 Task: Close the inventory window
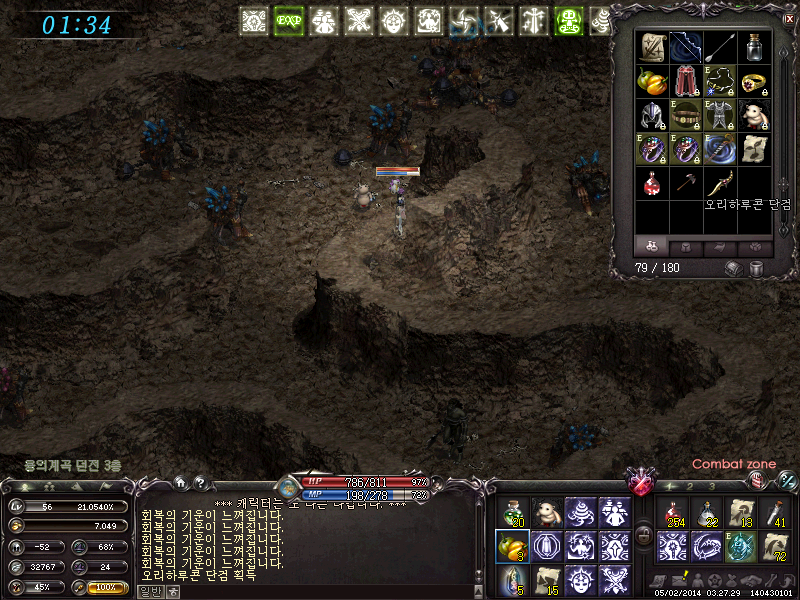790,18
